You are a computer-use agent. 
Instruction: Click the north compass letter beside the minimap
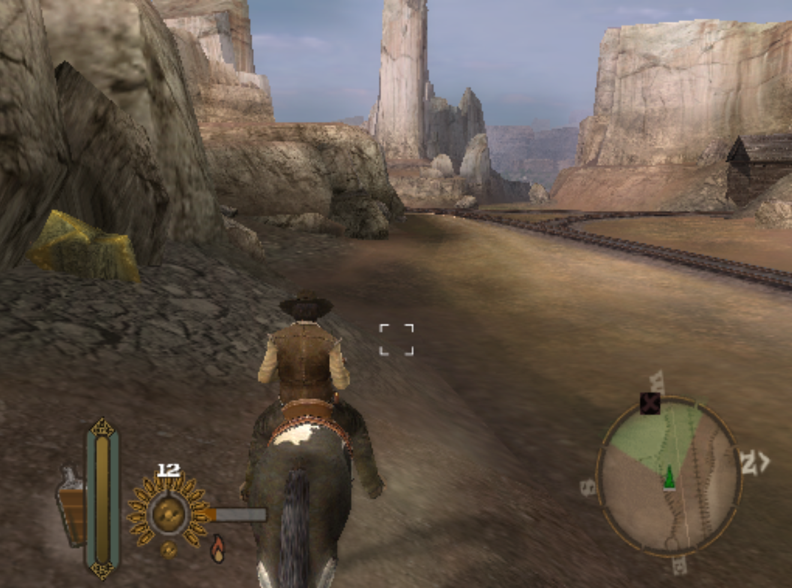coord(747,462)
